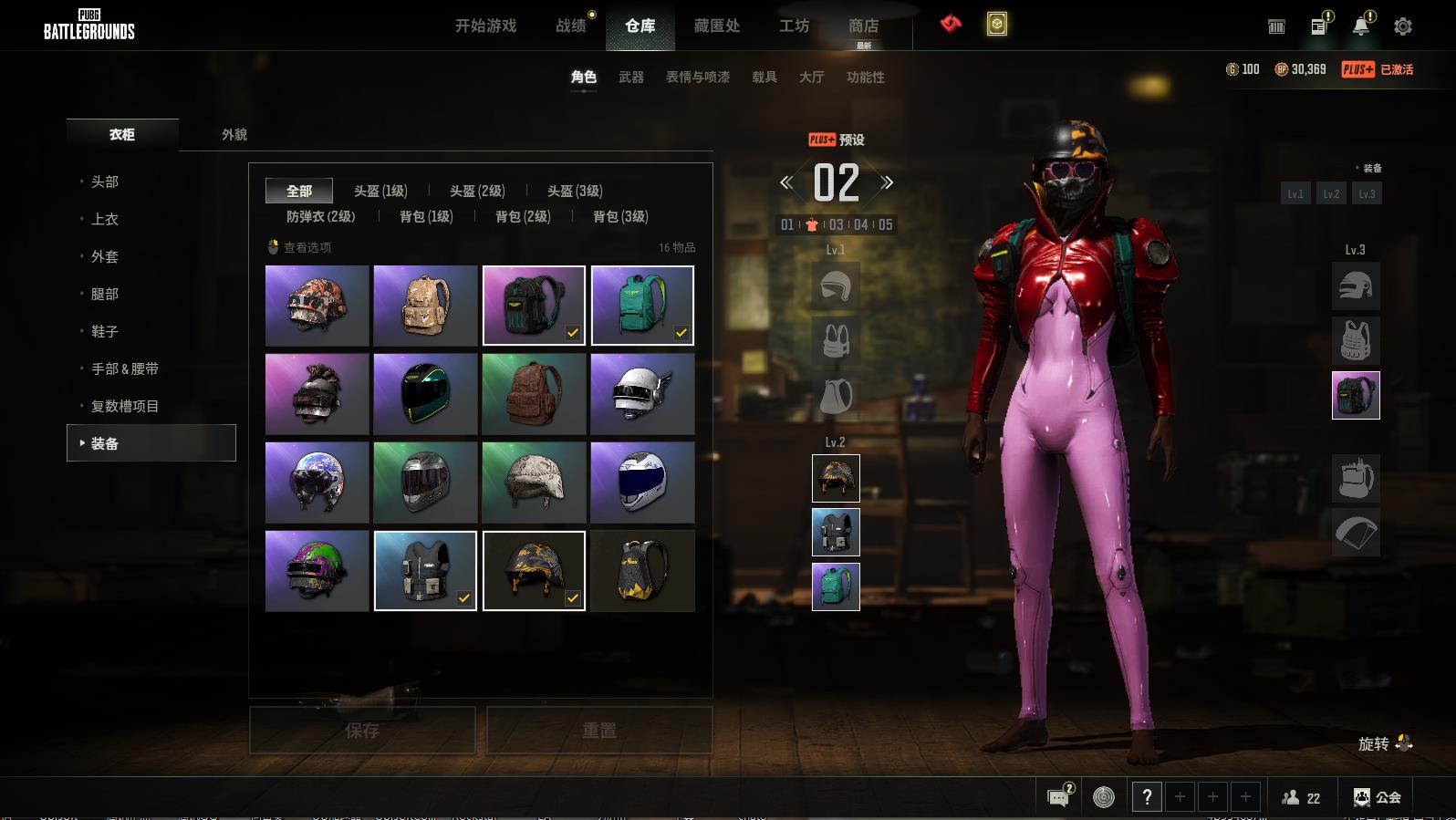Choose the brown leather backpack skin
This screenshot has width=1456, height=820.
534,394
